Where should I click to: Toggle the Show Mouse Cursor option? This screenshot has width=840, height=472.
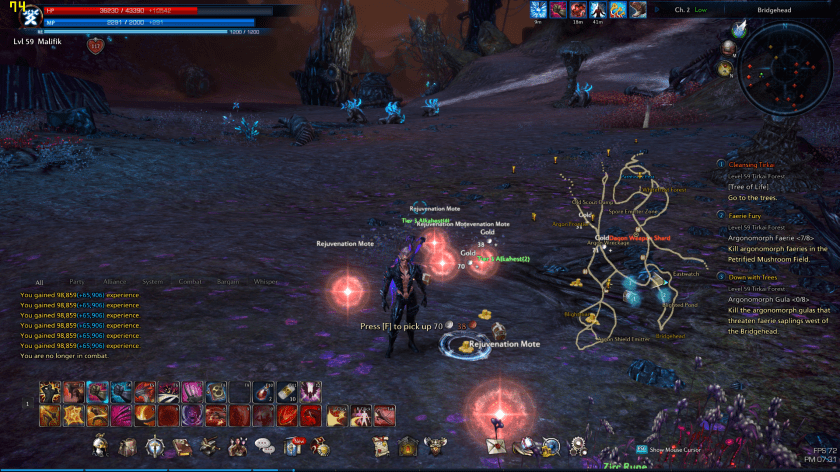tap(671, 450)
